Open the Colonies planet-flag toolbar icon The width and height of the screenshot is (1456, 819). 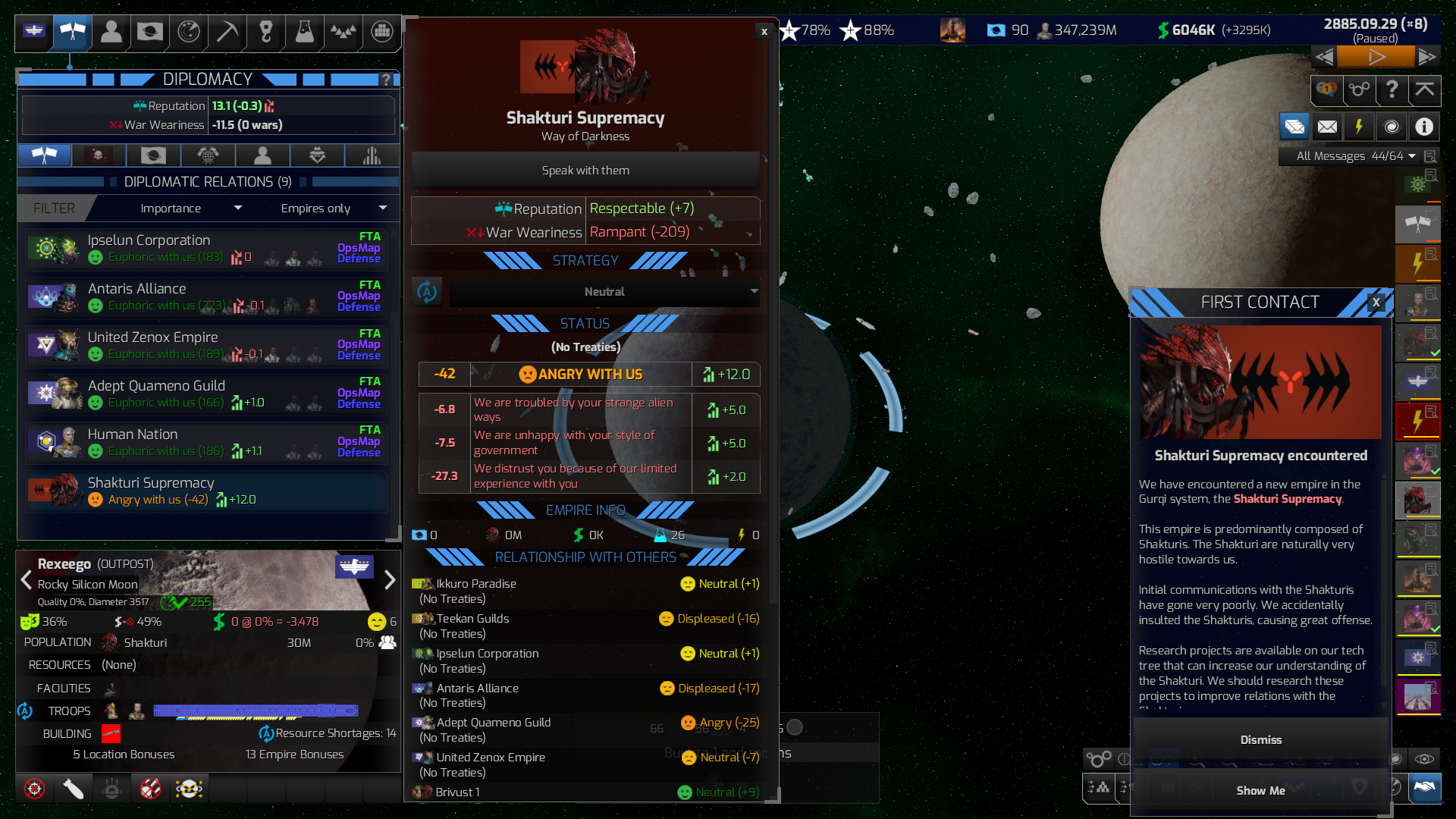pyautogui.click(x=149, y=33)
